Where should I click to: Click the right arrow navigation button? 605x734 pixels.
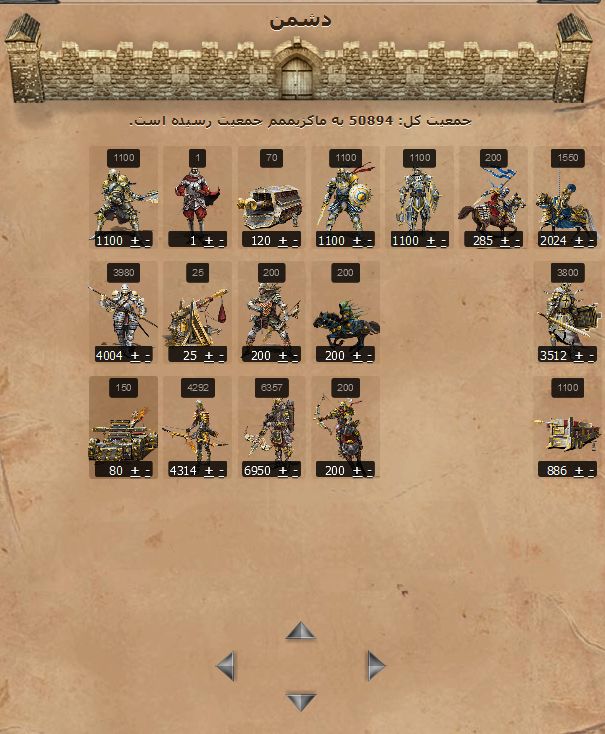[x=375, y=666]
